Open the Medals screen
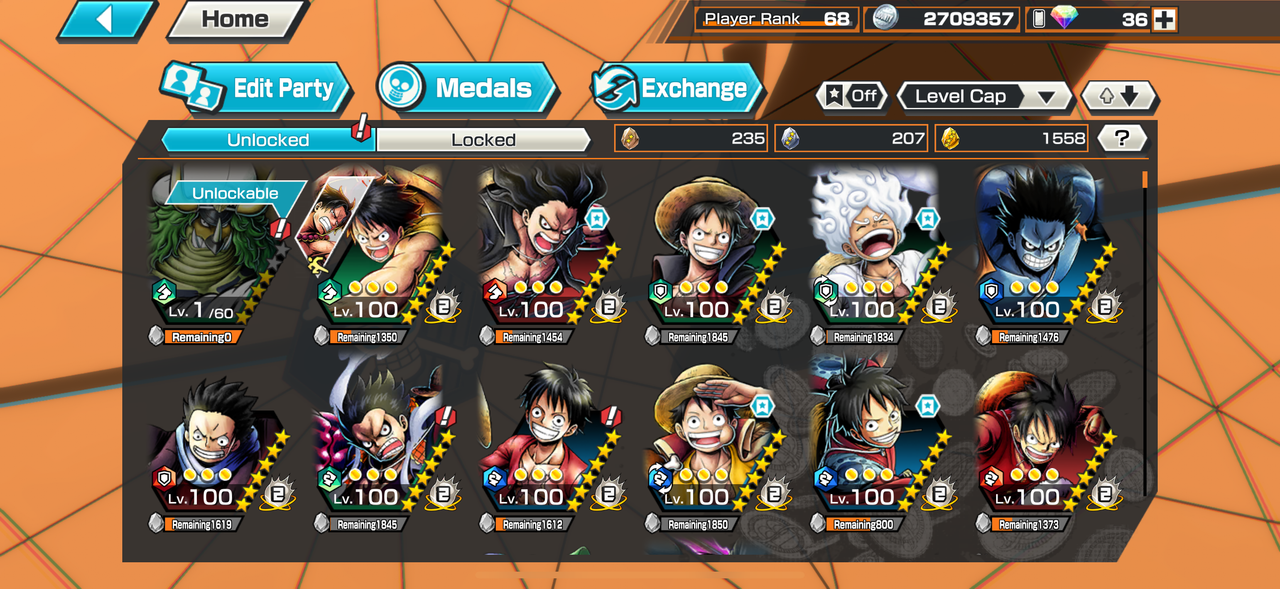1280x589 pixels. point(466,88)
